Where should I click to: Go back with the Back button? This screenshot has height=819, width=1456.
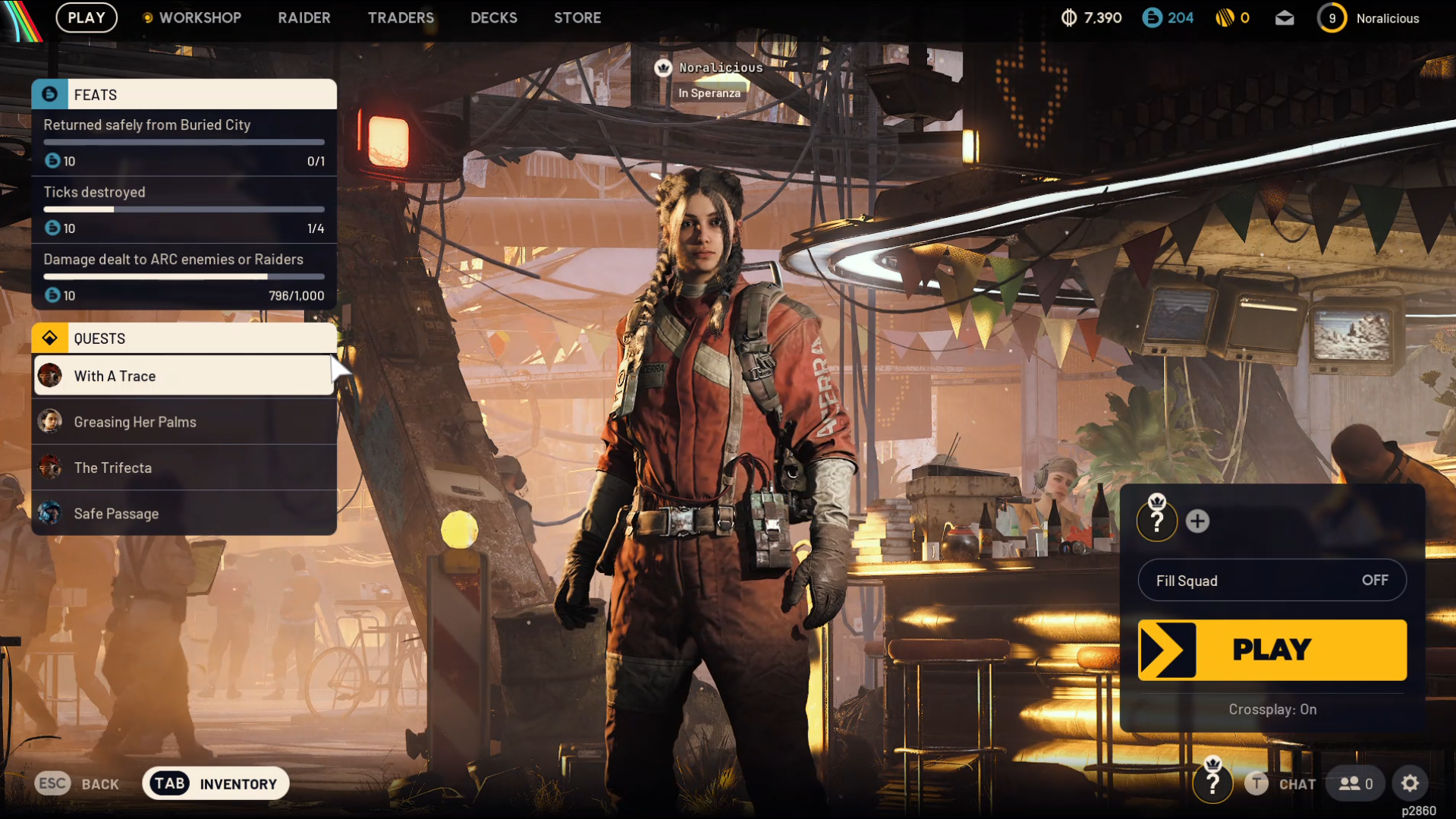(77, 784)
